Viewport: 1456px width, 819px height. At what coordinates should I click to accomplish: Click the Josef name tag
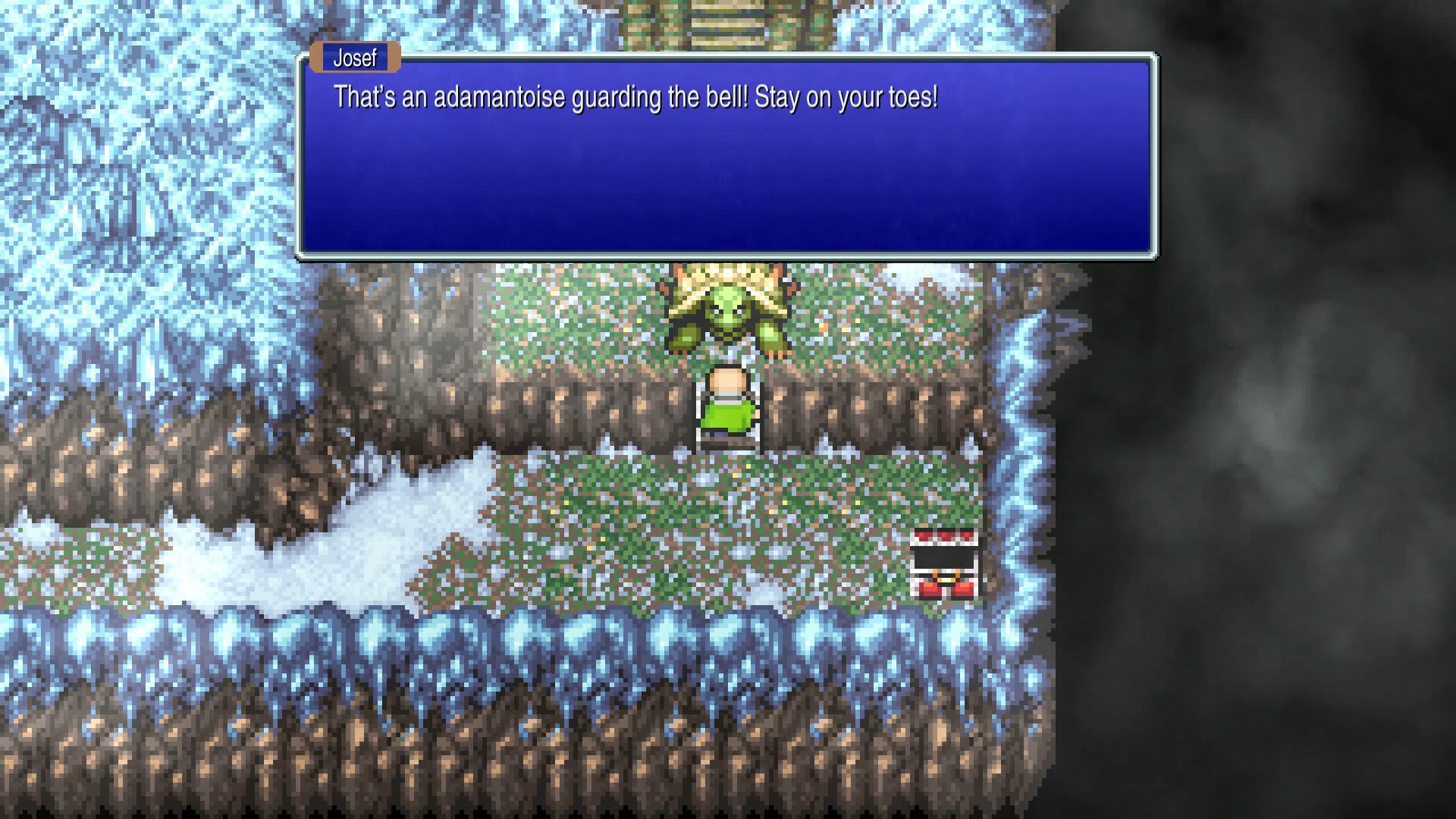click(x=353, y=58)
